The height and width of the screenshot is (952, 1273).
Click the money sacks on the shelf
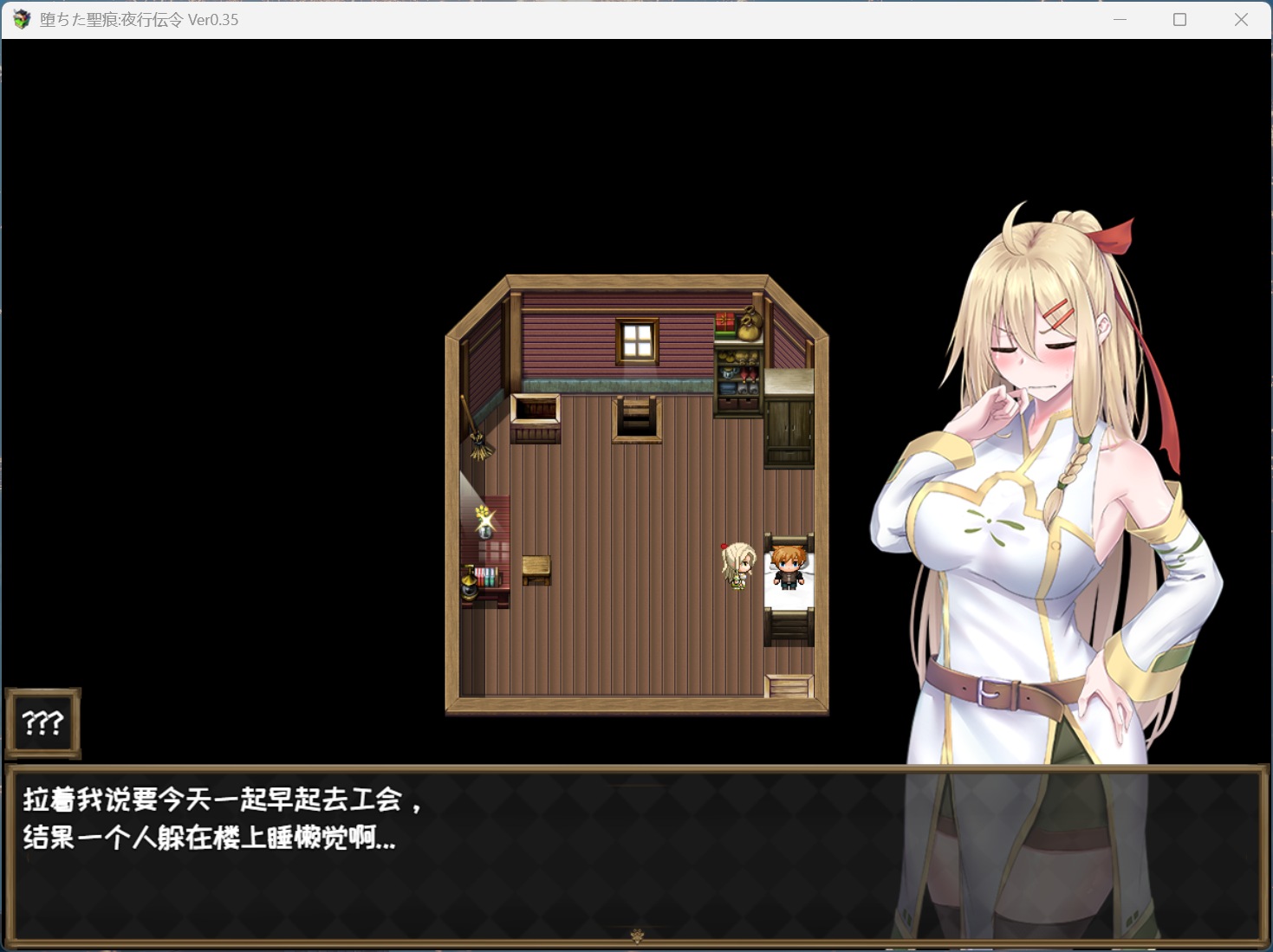(x=750, y=324)
